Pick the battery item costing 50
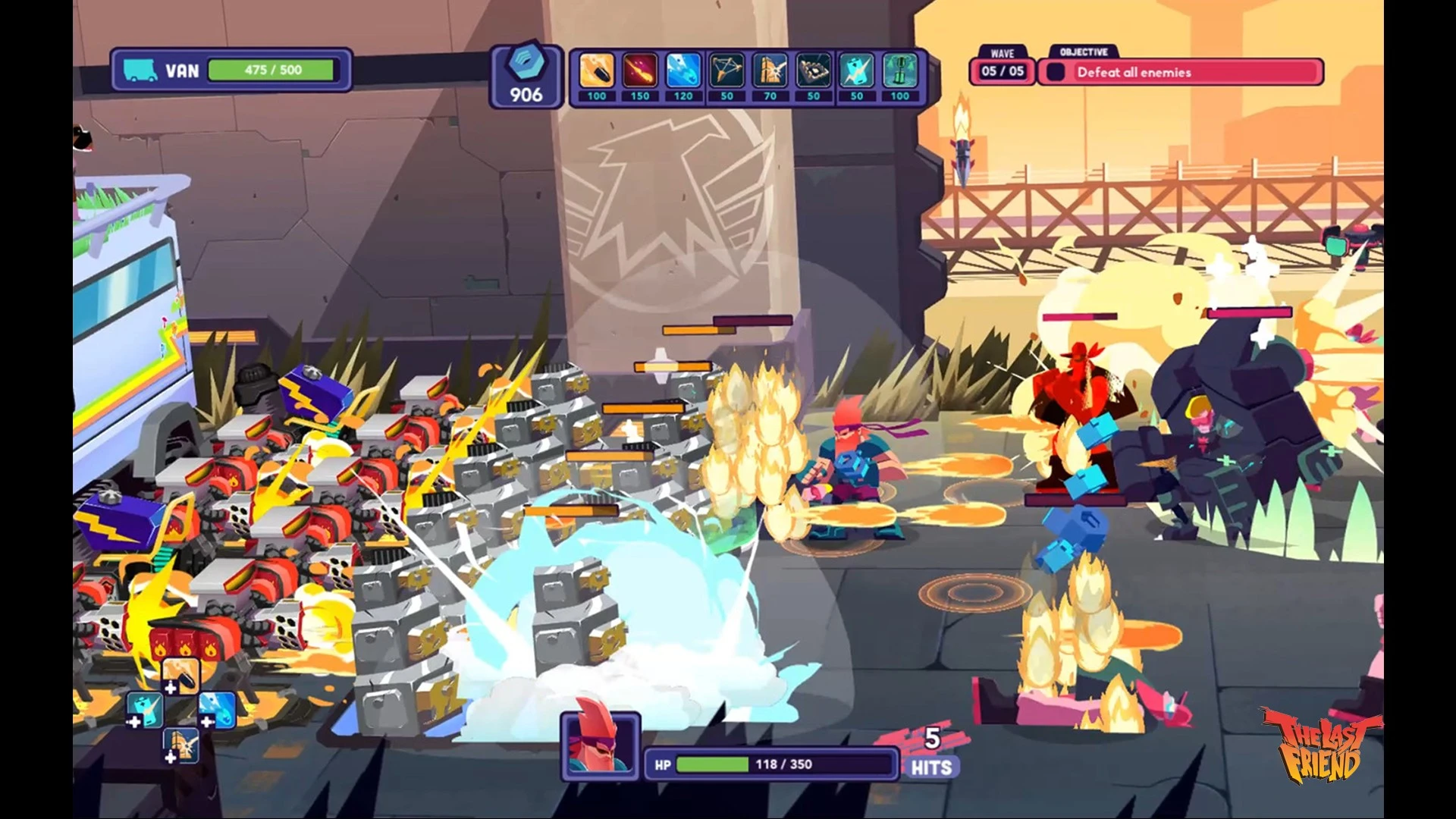This screenshot has height=819, width=1456. pyautogui.click(x=856, y=73)
